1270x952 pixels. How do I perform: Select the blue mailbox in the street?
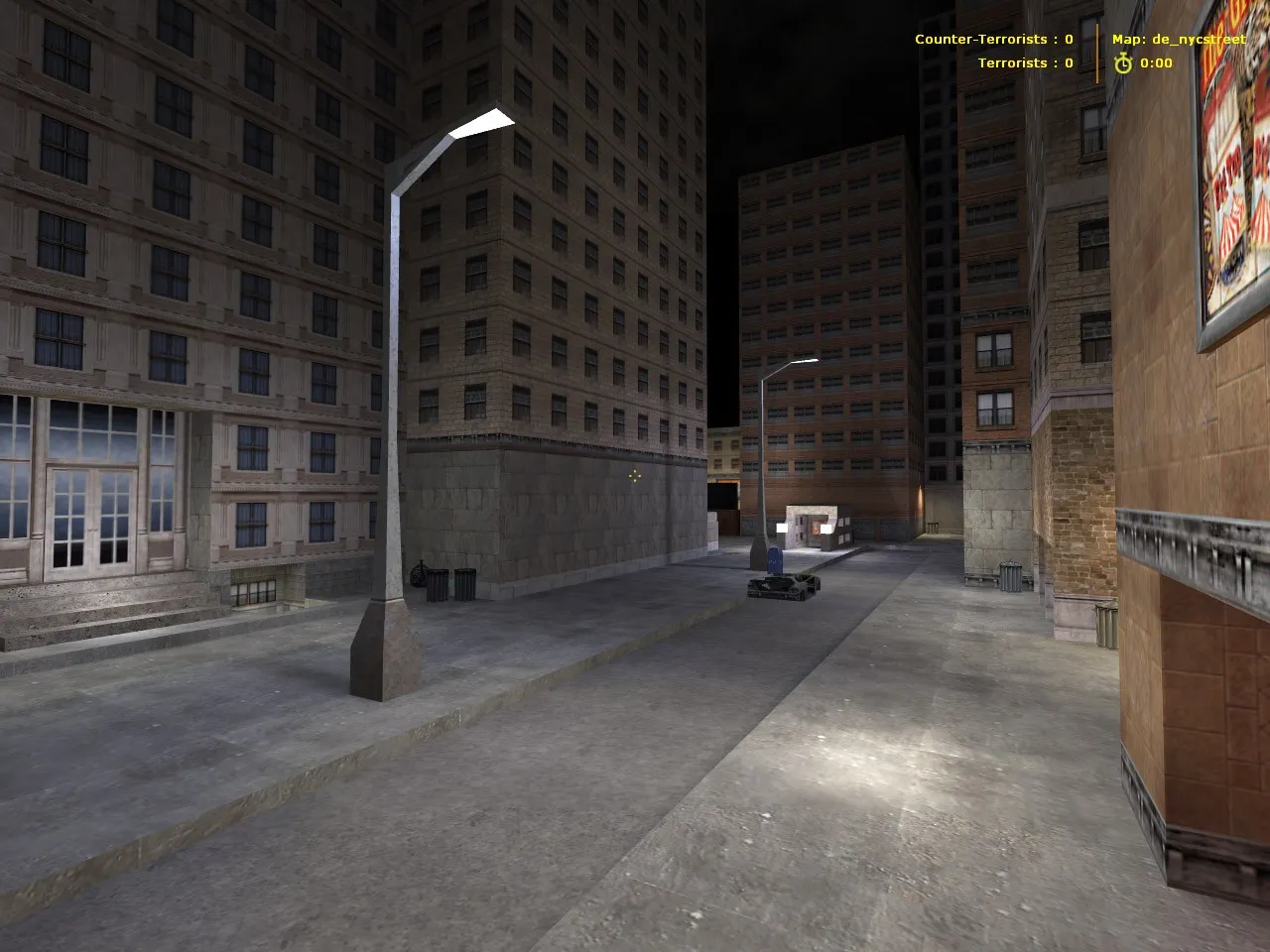[775, 562]
